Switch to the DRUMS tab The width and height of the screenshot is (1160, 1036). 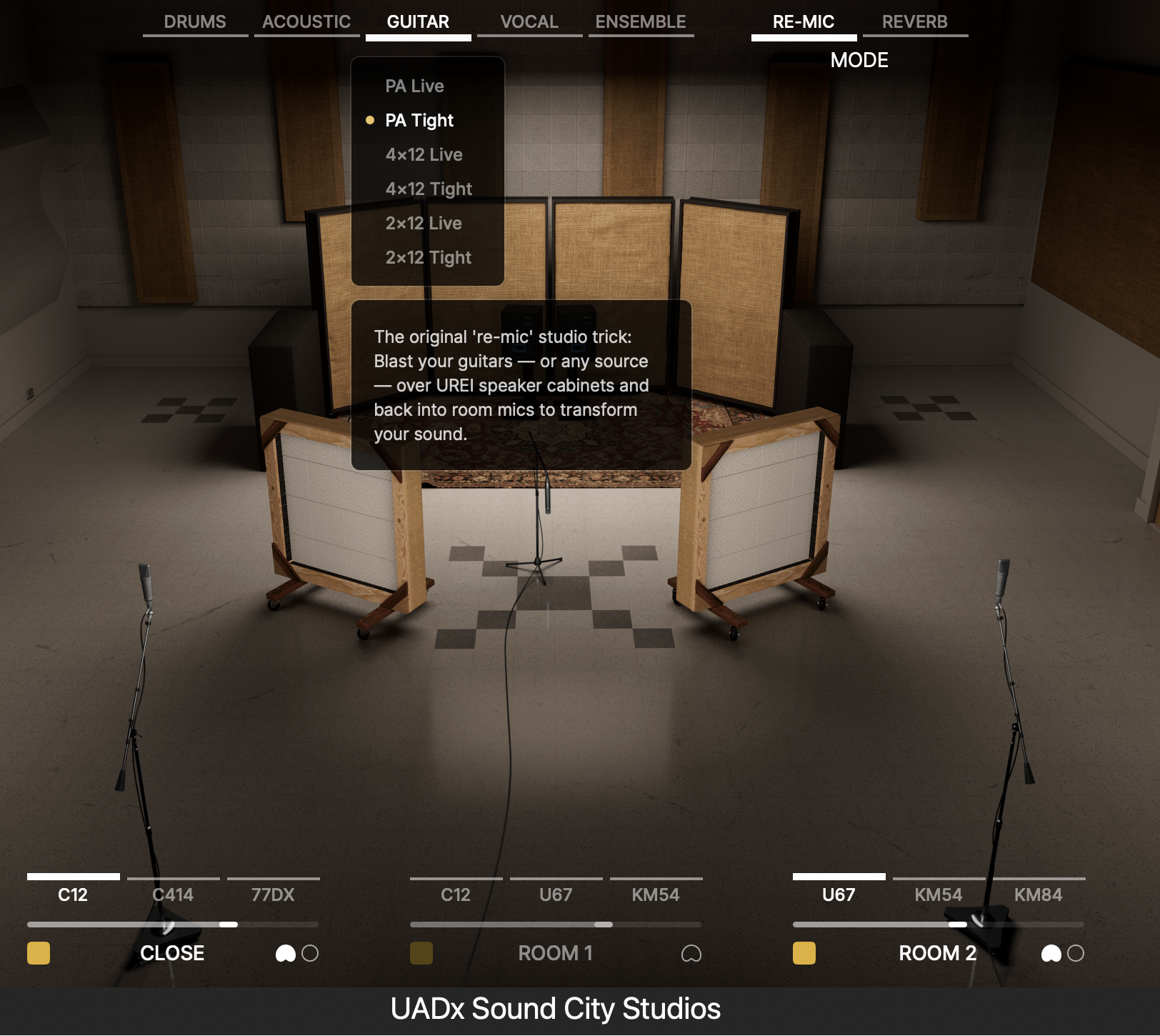(x=194, y=21)
